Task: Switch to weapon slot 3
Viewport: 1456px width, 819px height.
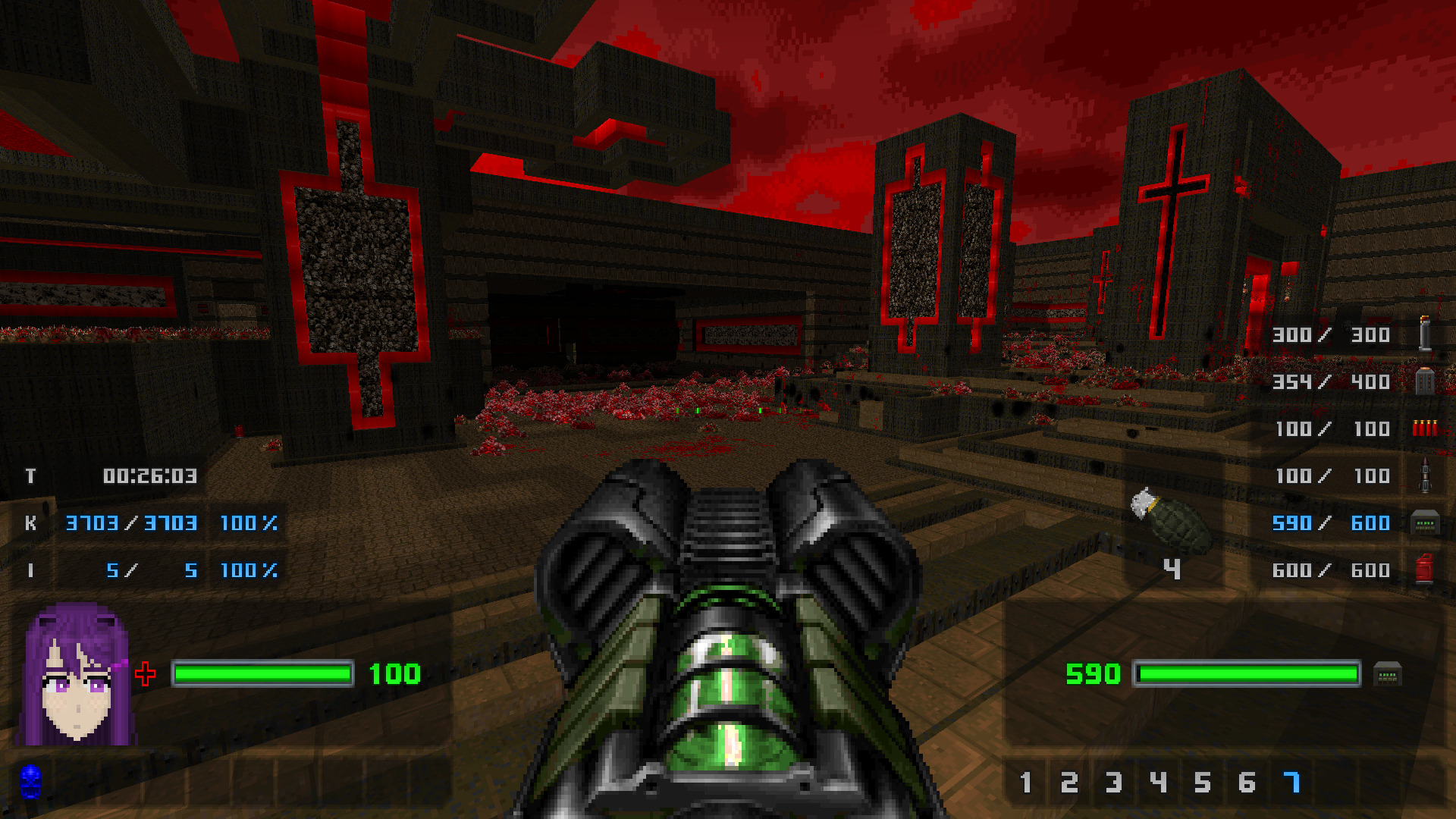Action: coord(1113,782)
